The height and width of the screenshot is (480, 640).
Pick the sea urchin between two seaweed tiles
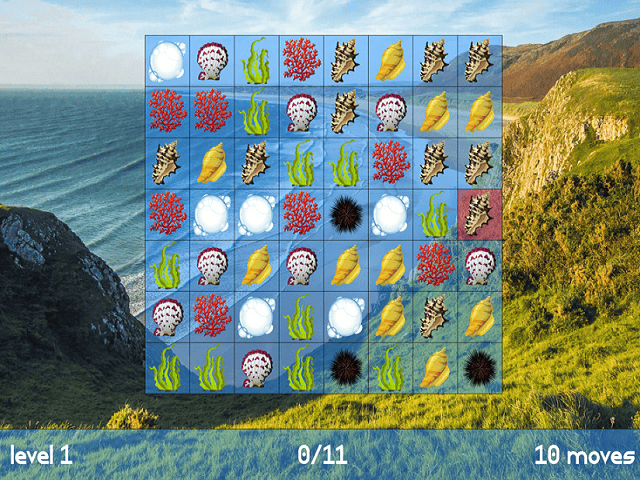point(345,366)
